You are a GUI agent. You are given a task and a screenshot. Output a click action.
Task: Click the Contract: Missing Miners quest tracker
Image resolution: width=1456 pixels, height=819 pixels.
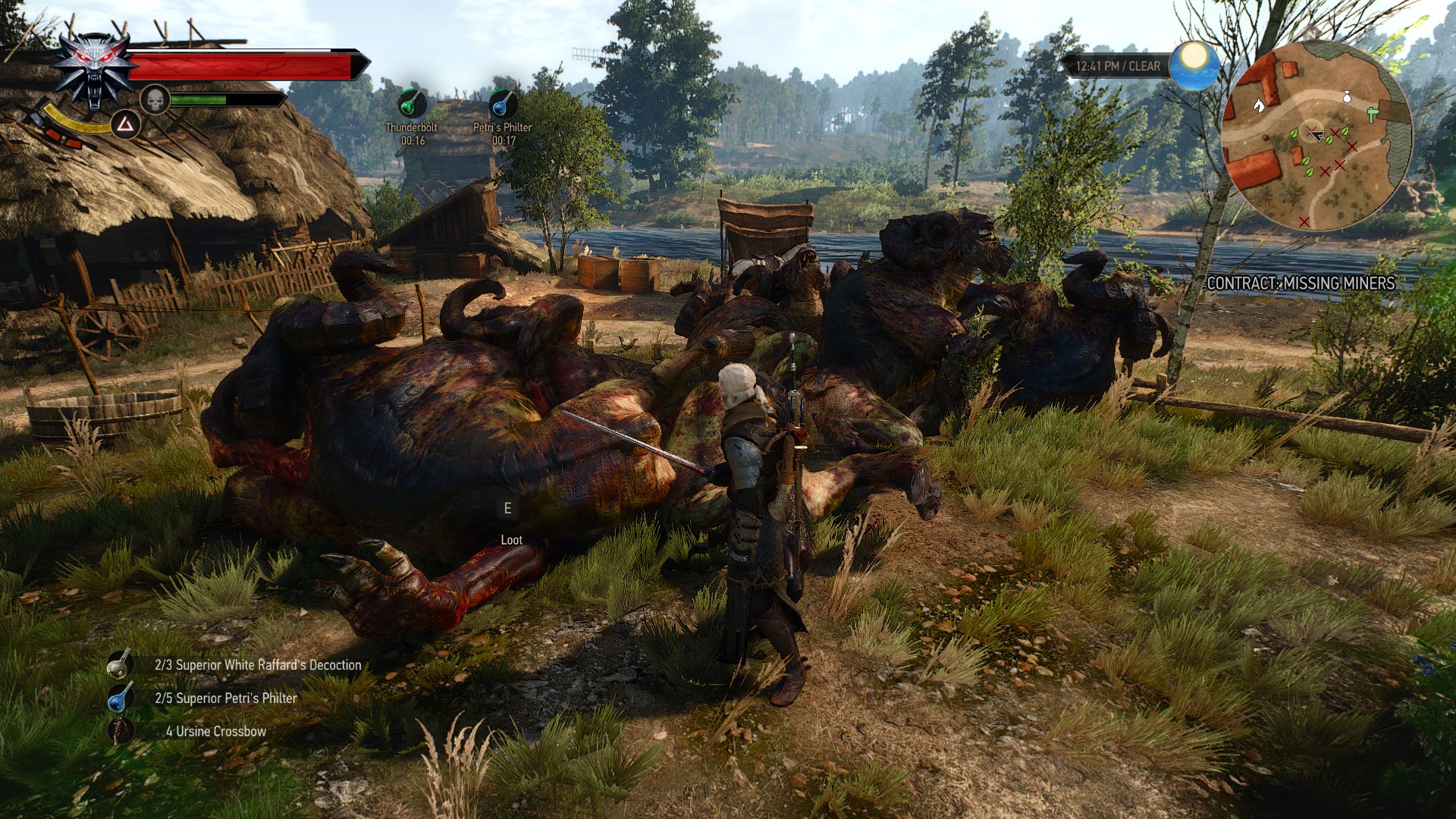[1301, 283]
